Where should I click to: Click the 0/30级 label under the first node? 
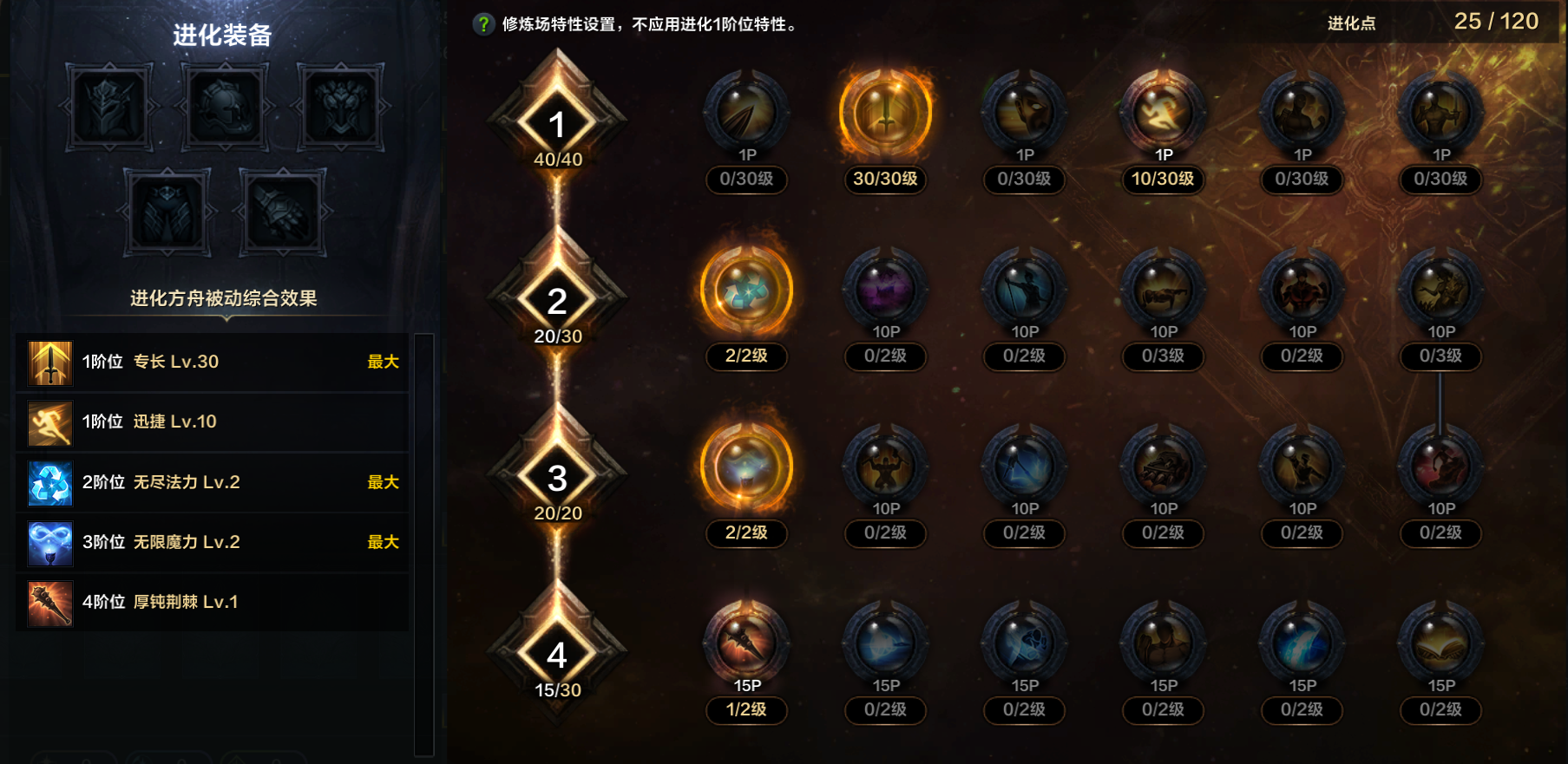click(x=746, y=180)
